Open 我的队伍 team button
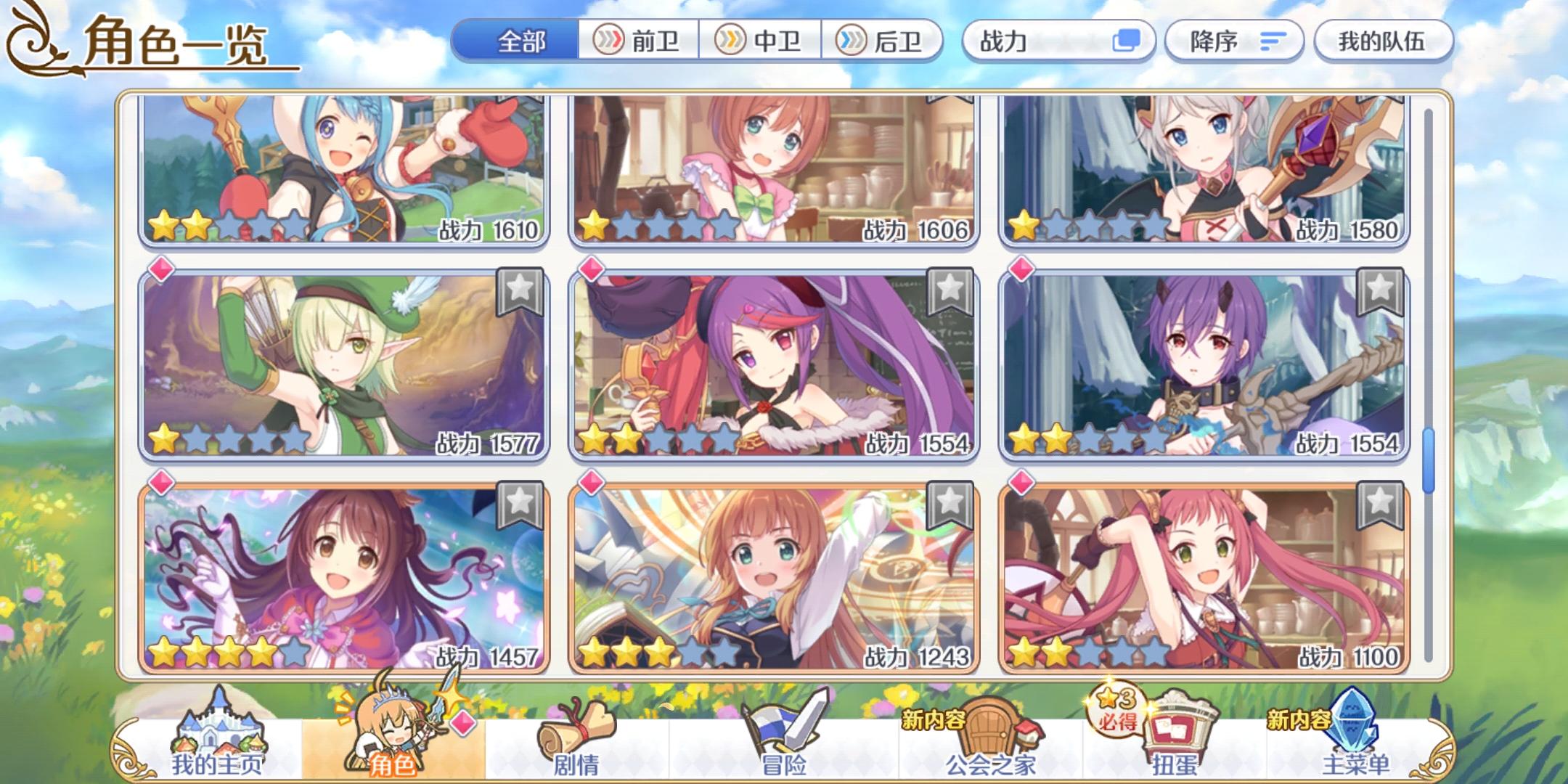 click(x=1383, y=41)
